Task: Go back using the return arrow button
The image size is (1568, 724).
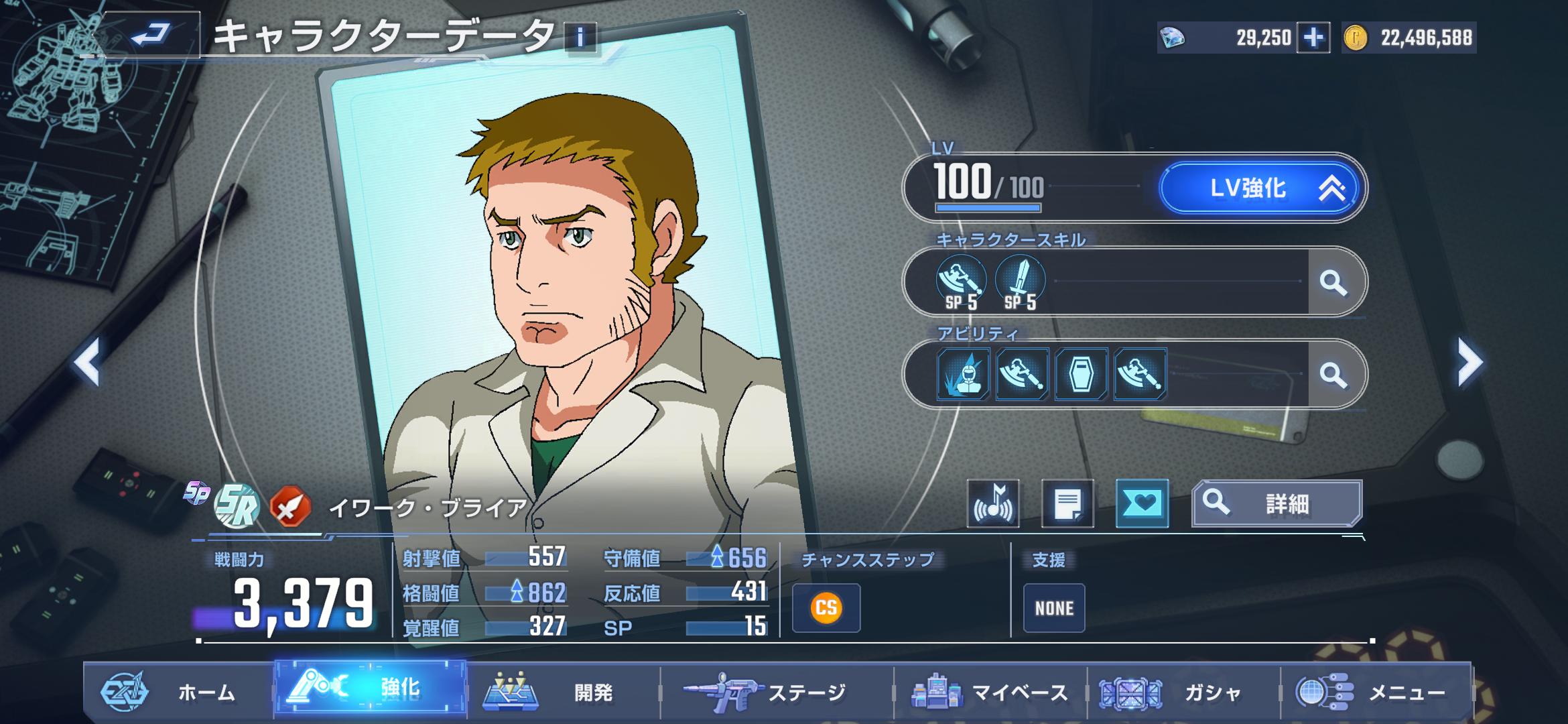Action: coord(151,35)
